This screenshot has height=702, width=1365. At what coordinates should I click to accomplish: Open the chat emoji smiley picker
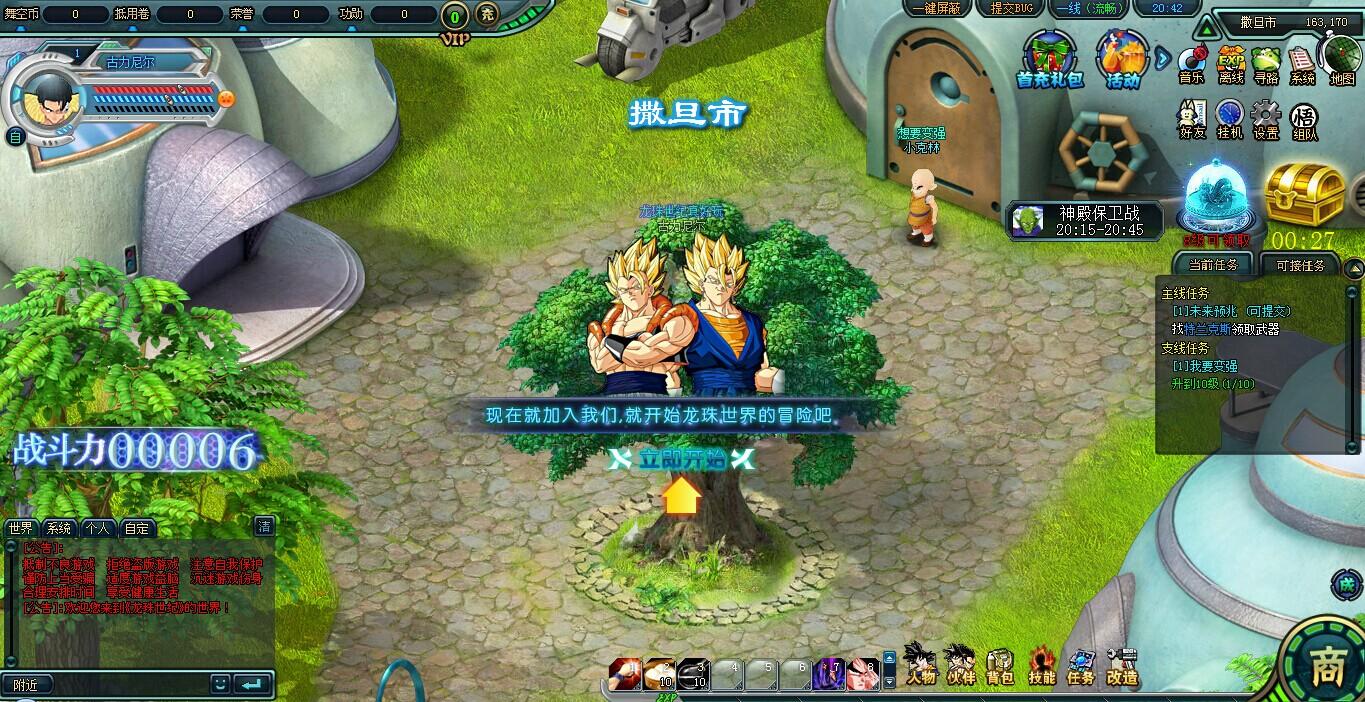[220, 684]
